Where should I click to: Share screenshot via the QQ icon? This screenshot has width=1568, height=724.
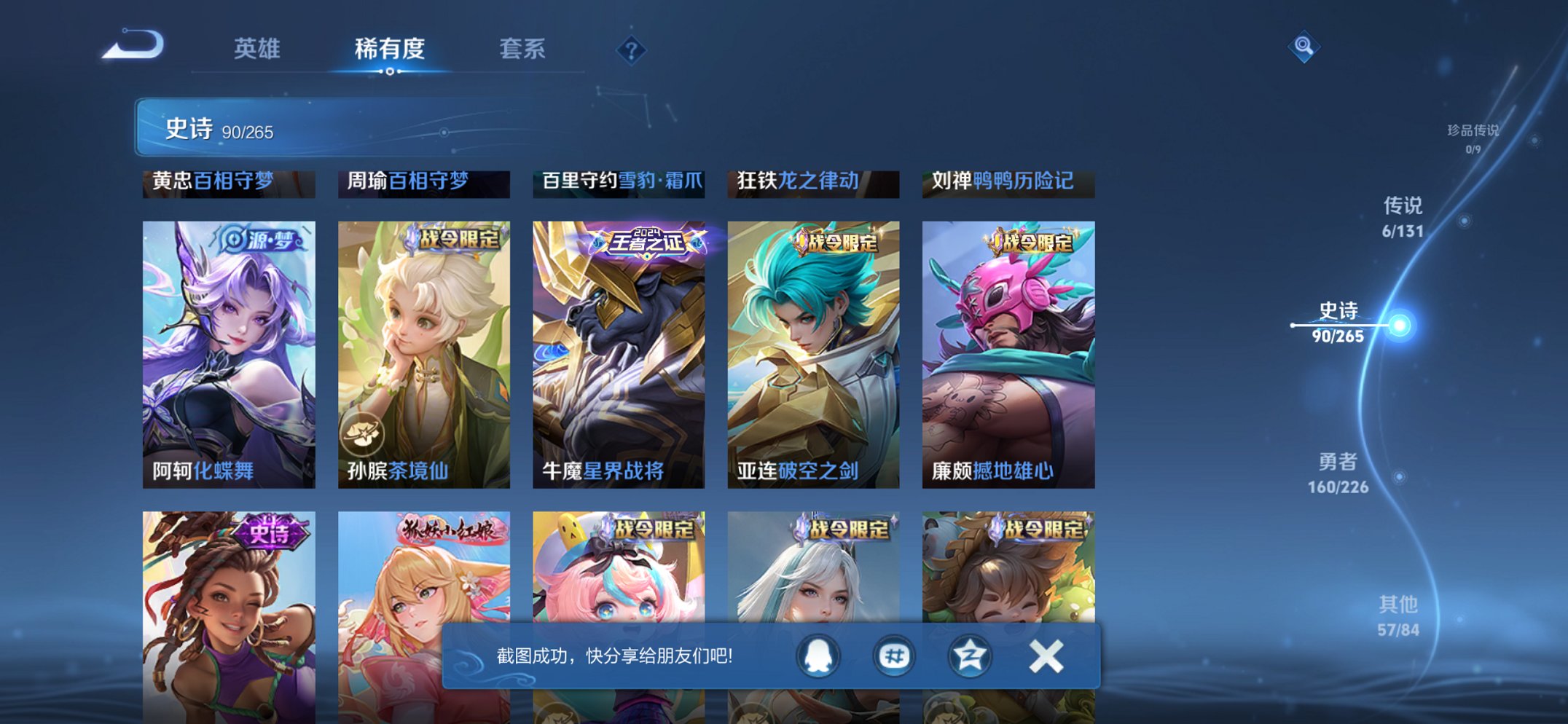(819, 656)
